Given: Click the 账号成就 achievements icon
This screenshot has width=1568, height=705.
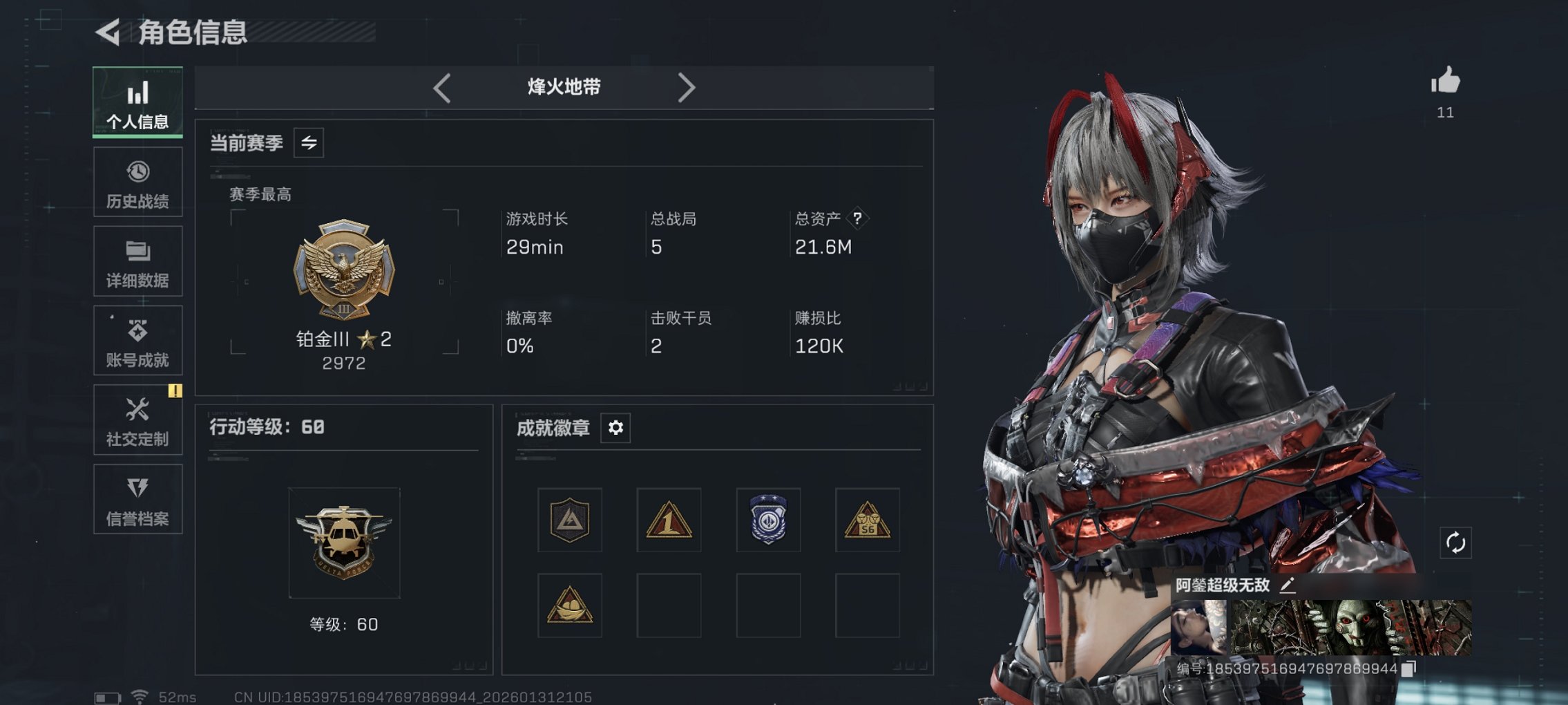Looking at the screenshot, I should coord(137,330).
